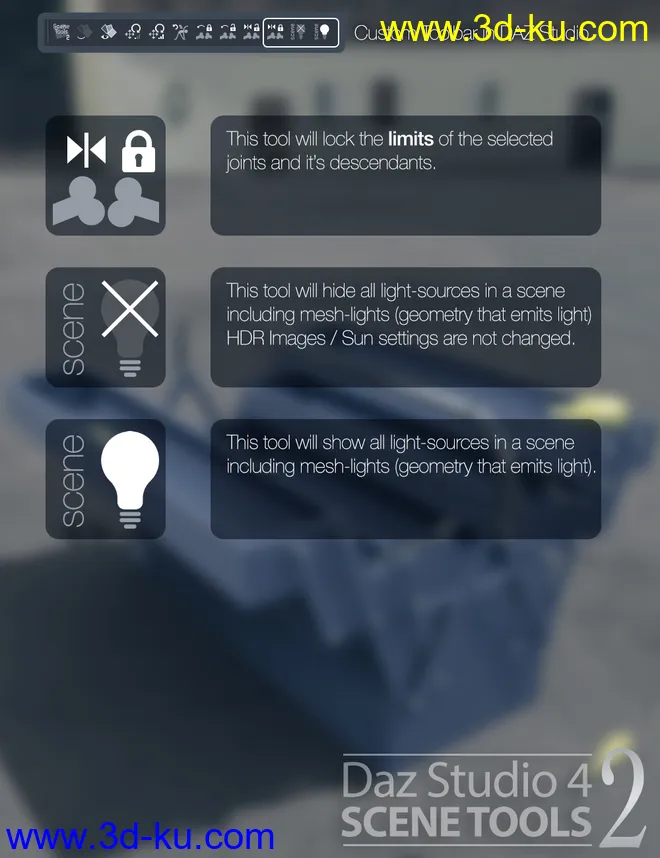Choose the small glowing lightbulb toolbar icon
This screenshot has height=858, width=660.
point(323,32)
